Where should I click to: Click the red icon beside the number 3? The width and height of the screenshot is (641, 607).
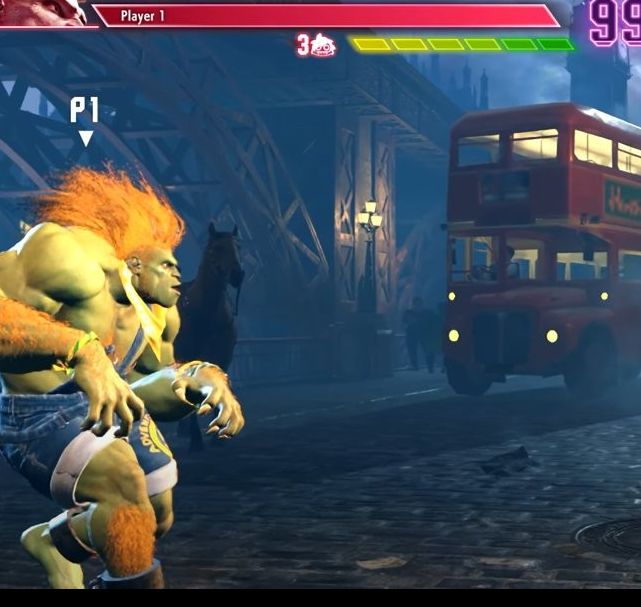pos(323,45)
